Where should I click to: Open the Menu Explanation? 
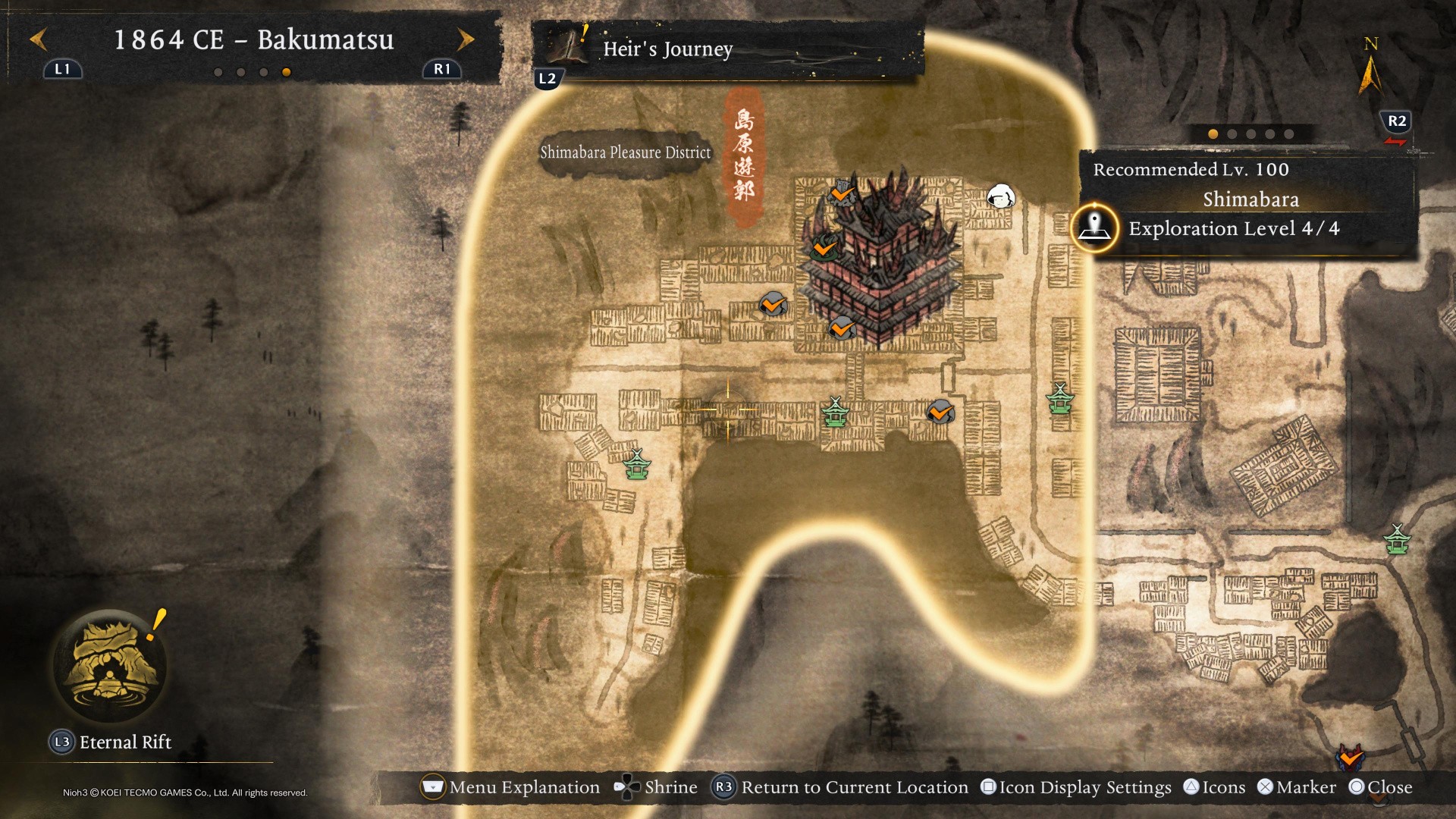(510, 787)
